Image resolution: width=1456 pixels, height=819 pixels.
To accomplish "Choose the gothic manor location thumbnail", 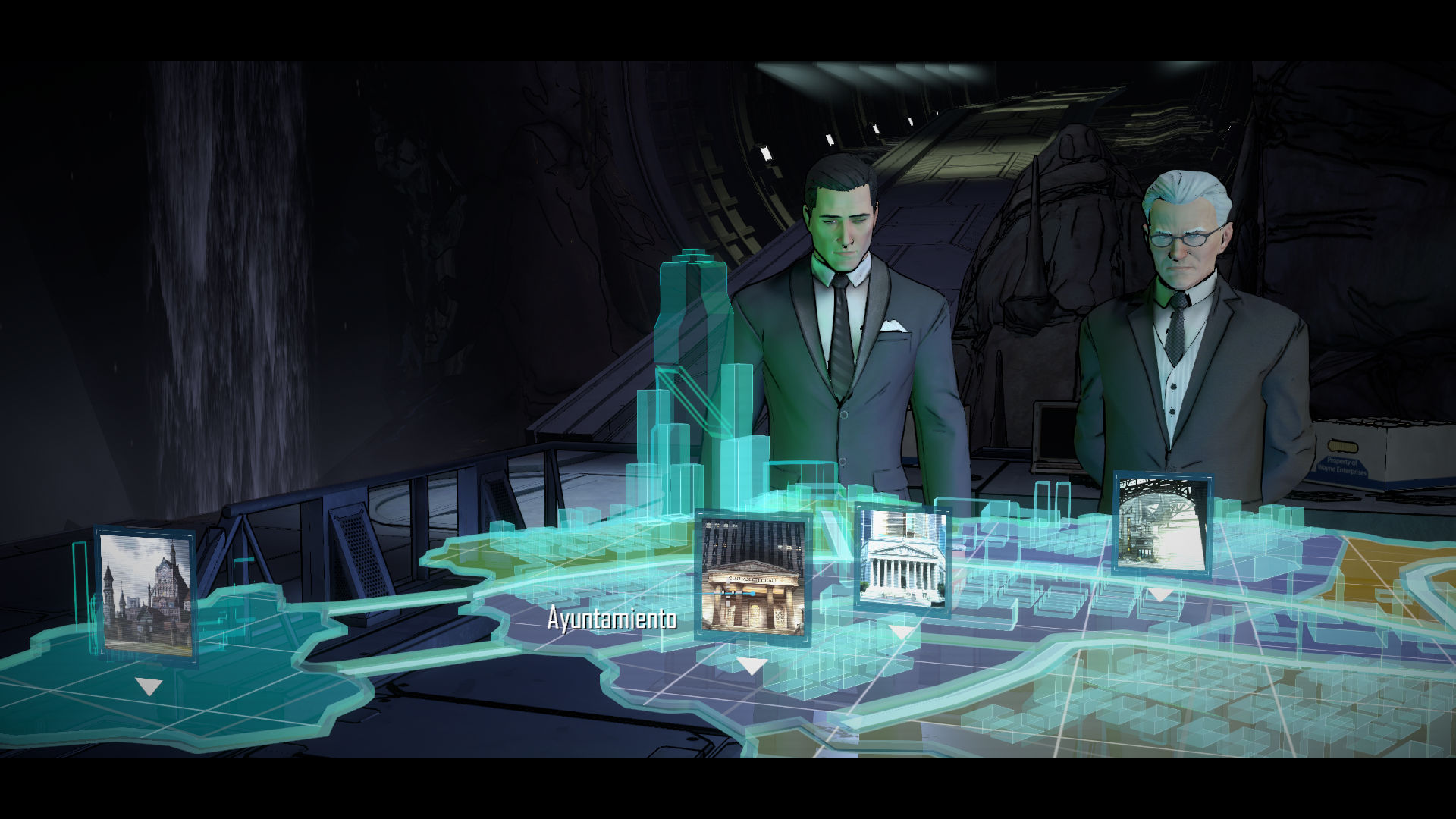I will click(146, 593).
